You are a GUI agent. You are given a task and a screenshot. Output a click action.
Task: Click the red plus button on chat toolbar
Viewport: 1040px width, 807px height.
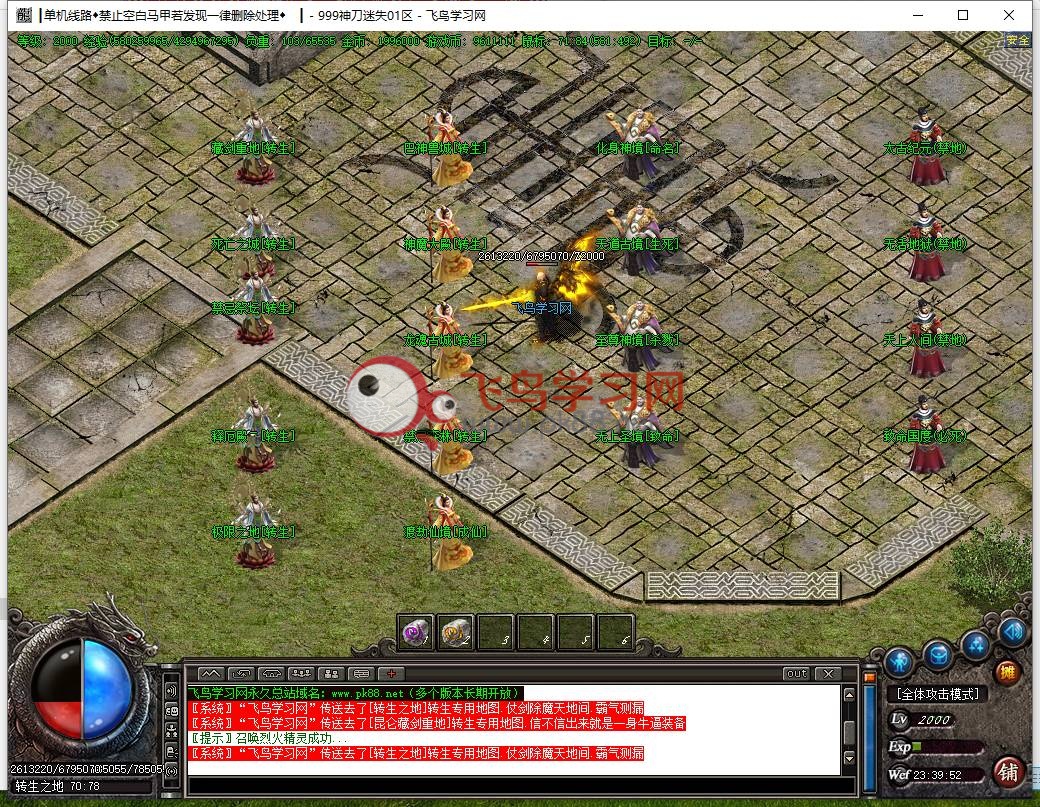tap(391, 673)
